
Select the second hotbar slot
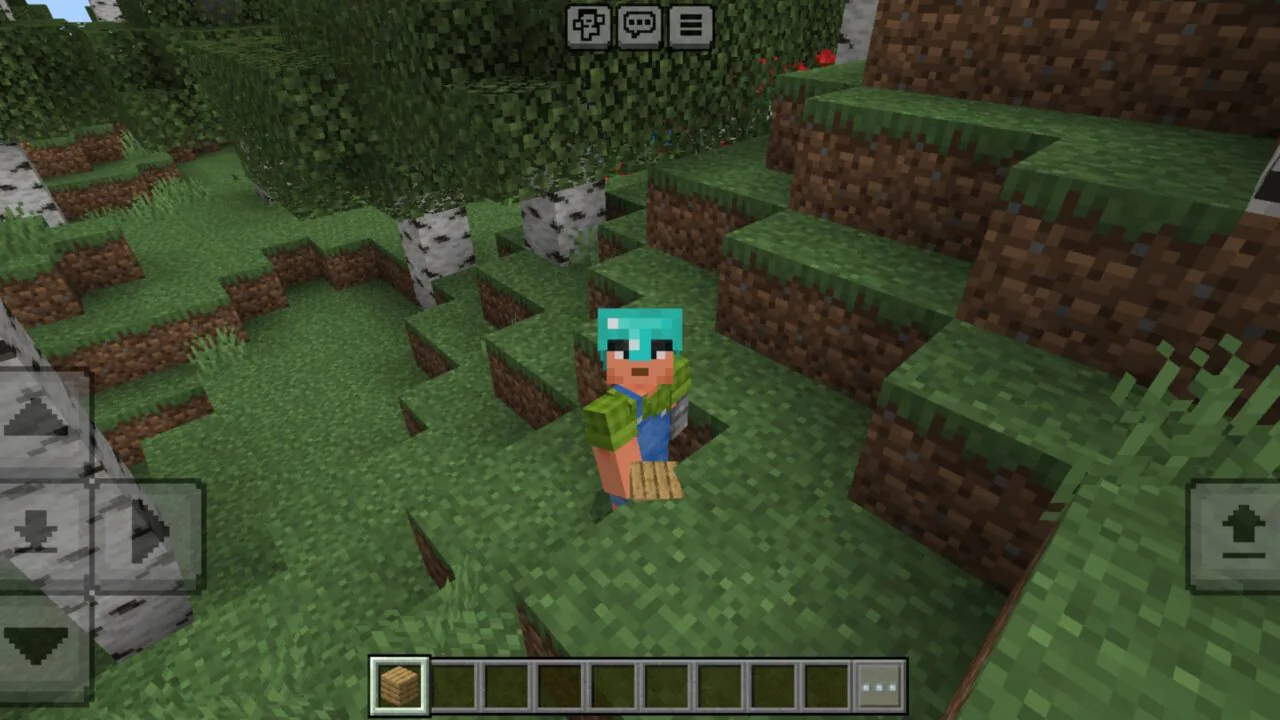(x=452, y=681)
